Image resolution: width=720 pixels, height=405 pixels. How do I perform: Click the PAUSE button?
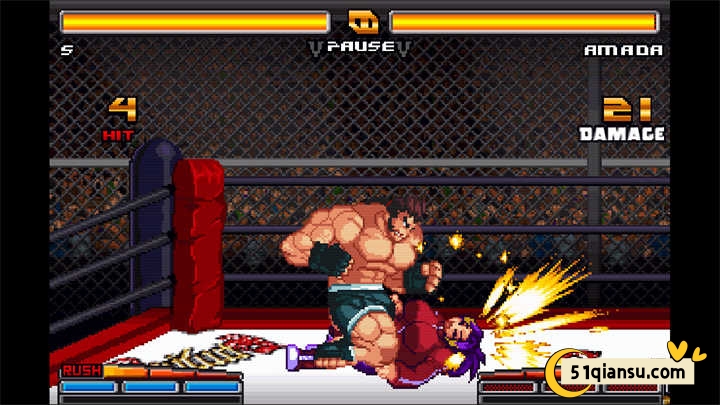tap(359, 46)
